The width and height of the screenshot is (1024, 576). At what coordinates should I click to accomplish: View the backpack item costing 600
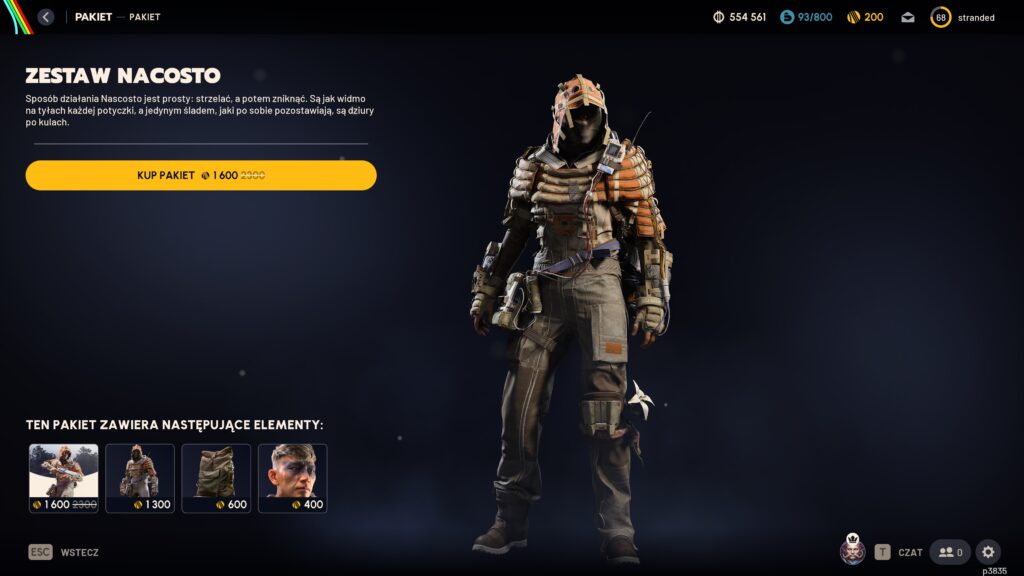pos(216,478)
